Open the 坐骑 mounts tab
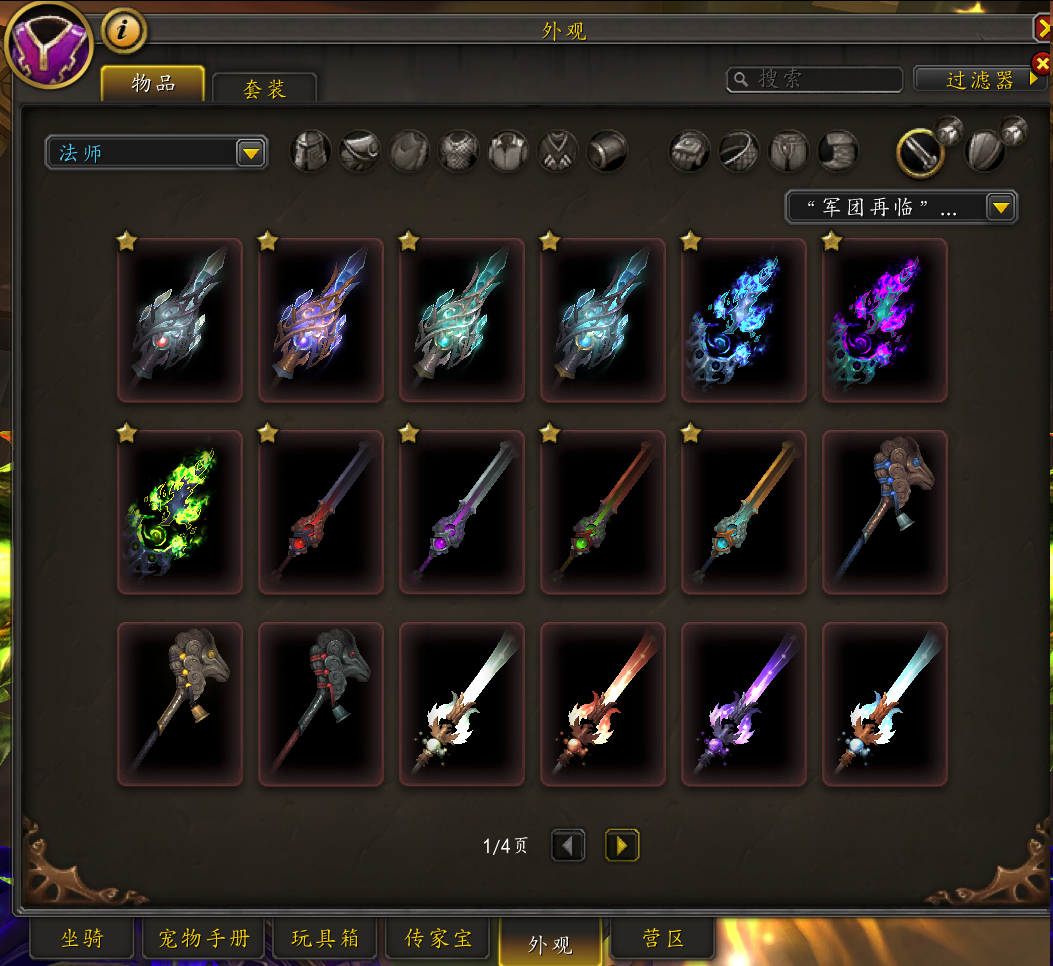 click(x=82, y=939)
